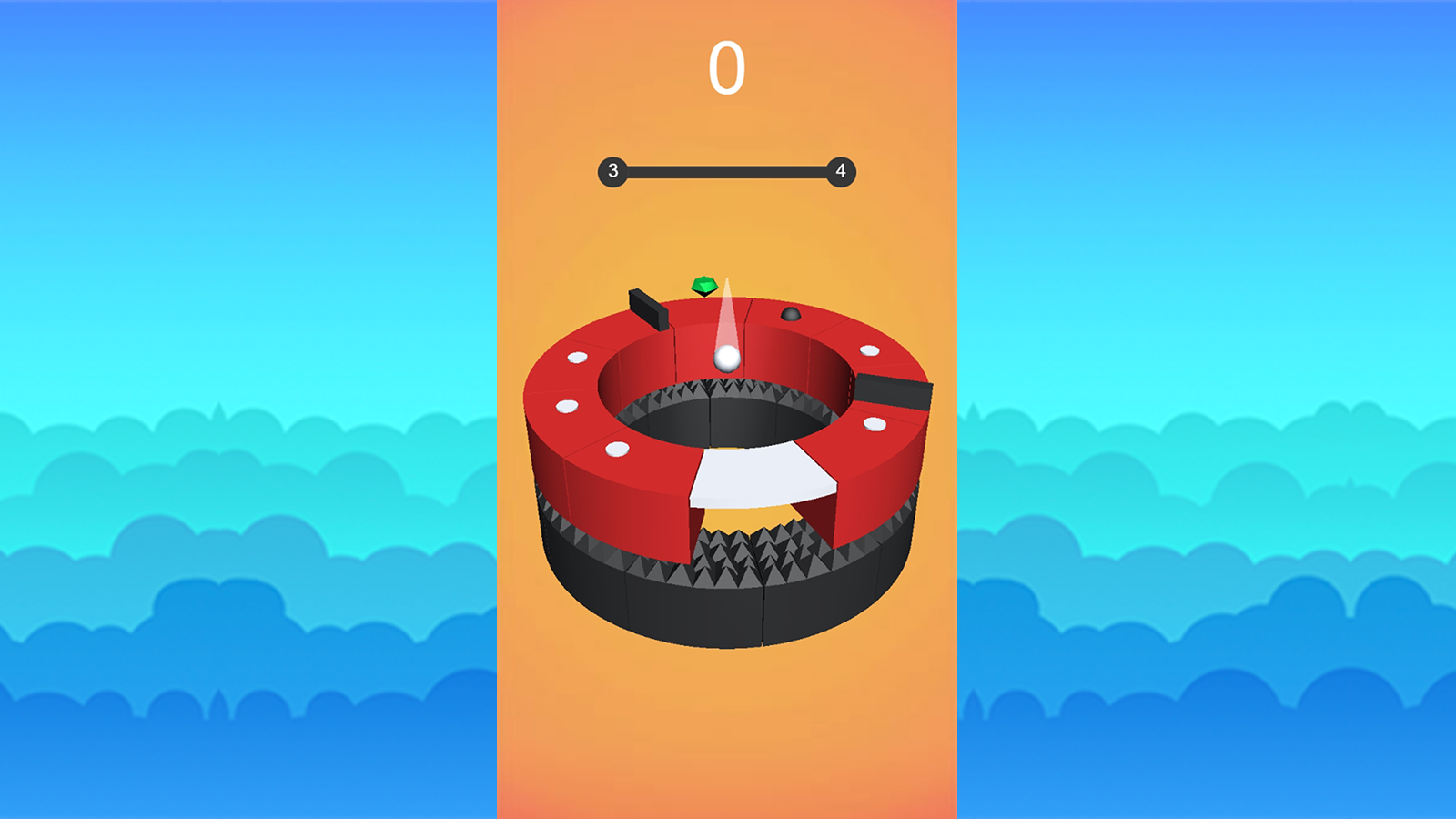Screen dimensions: 1456x819
Task: Tap the black ball on the red ring
Action: (x=793, y=316)
